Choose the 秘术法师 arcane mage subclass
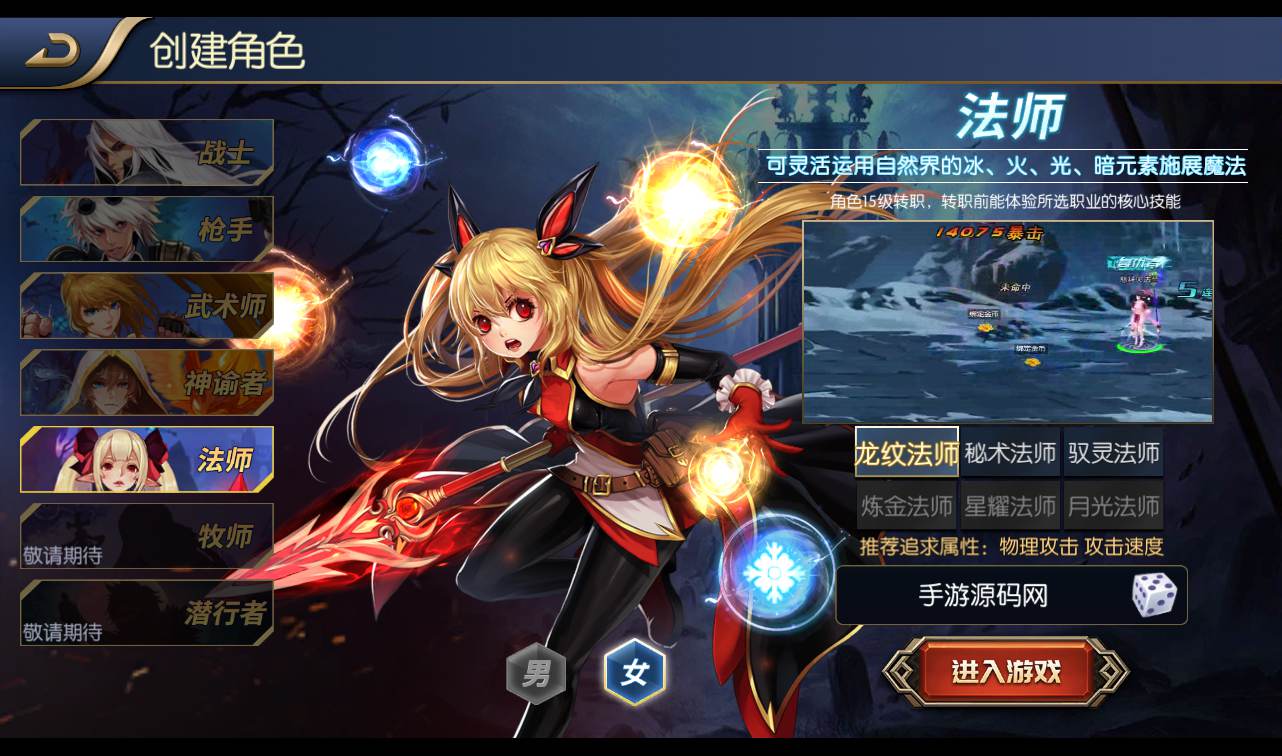 1010,452
